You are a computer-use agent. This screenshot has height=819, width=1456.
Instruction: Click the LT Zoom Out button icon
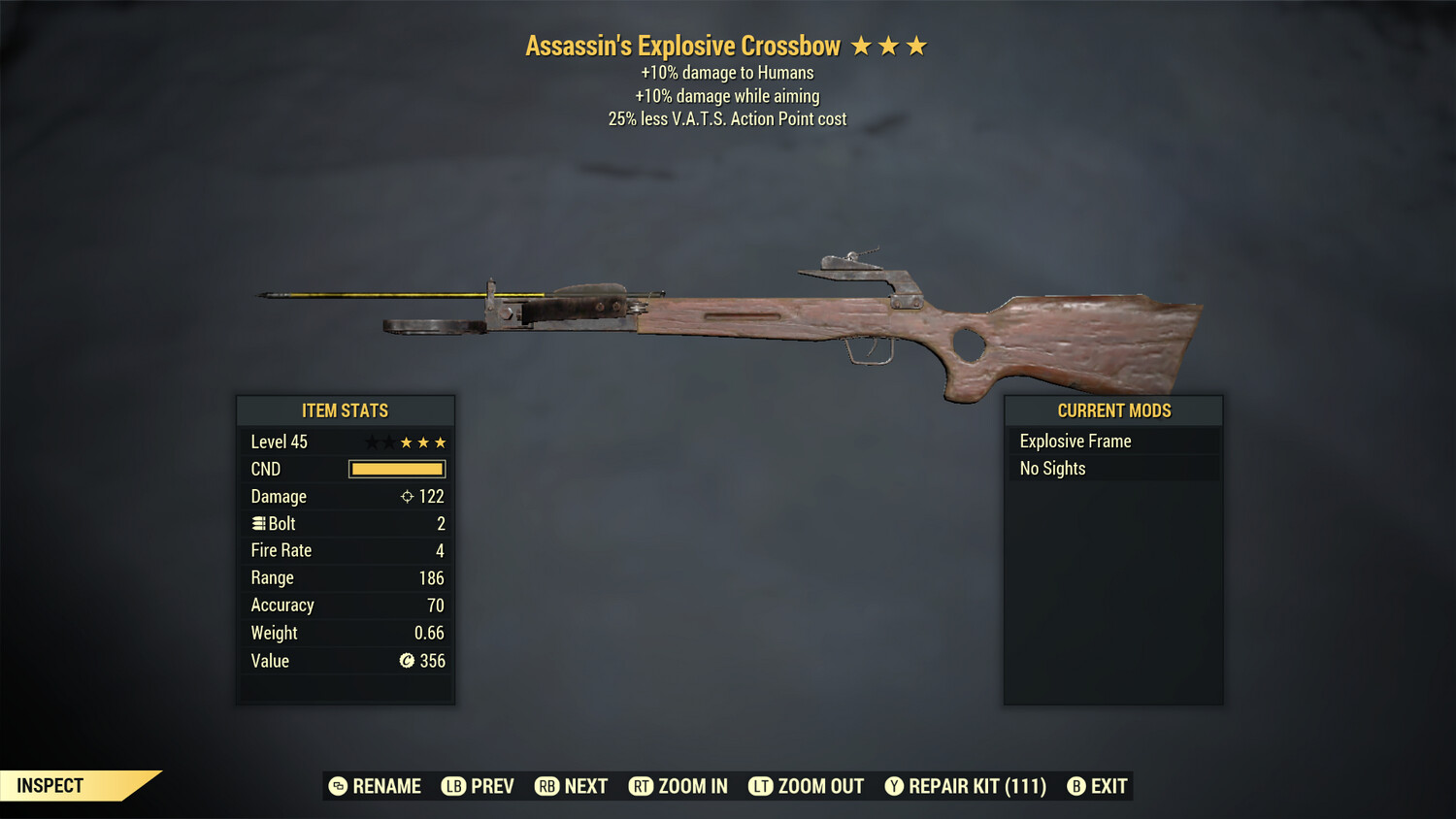760,786
